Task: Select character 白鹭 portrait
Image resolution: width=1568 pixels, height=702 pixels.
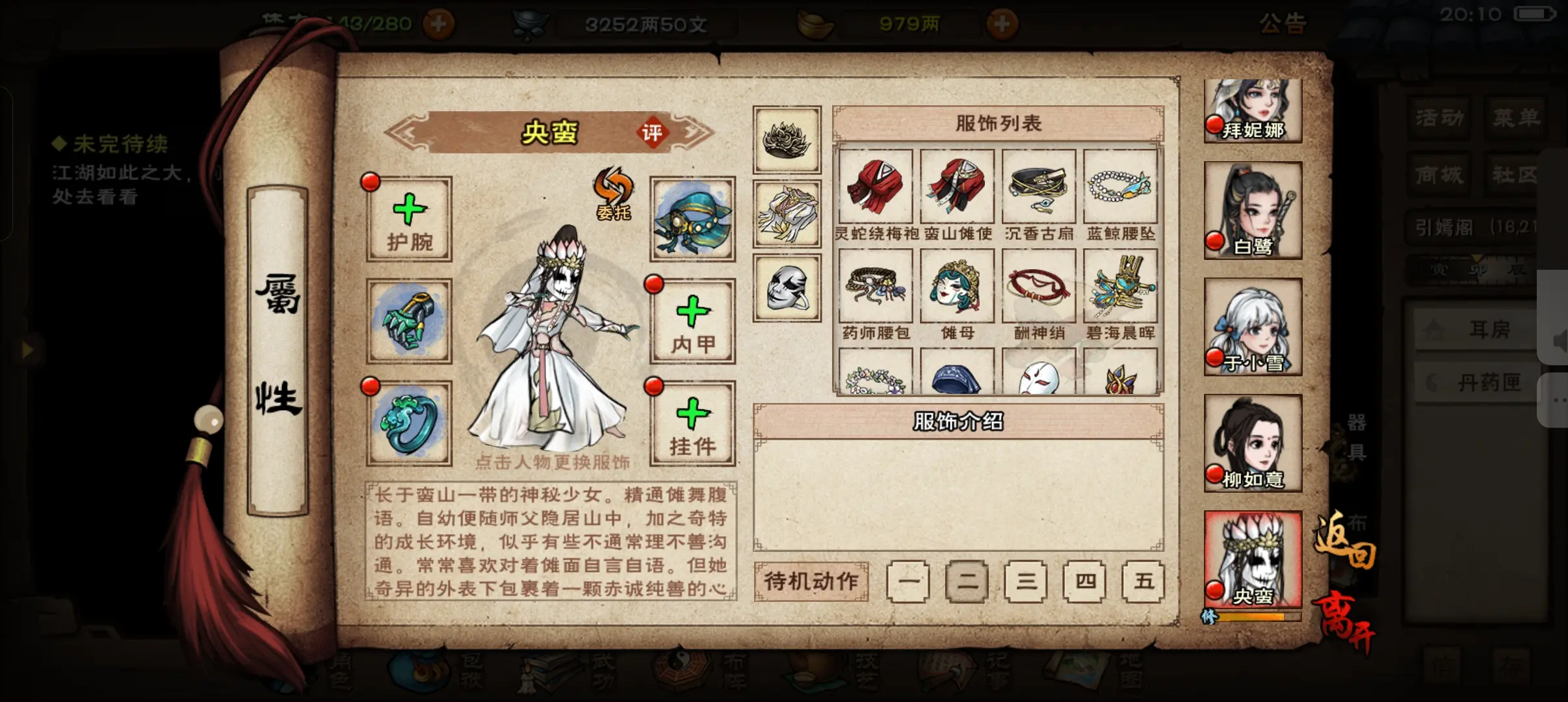Action: 1253,210
